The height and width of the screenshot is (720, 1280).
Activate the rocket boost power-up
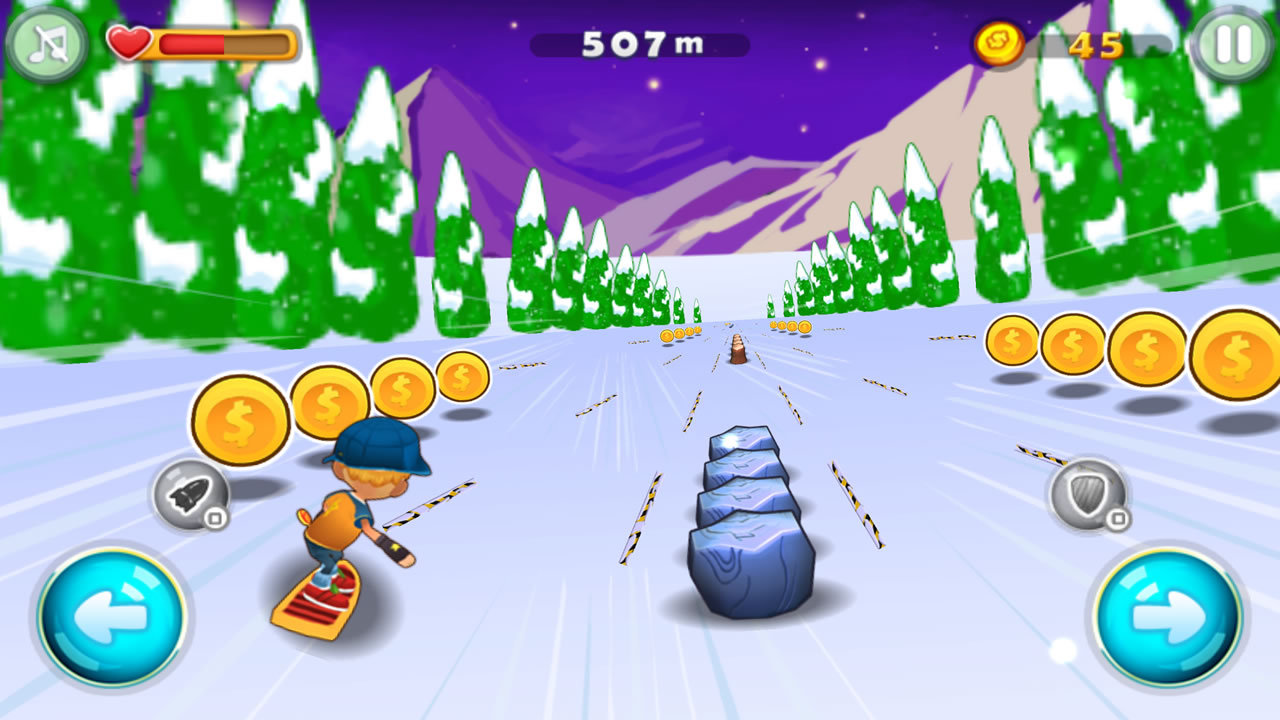pos(191,494)
